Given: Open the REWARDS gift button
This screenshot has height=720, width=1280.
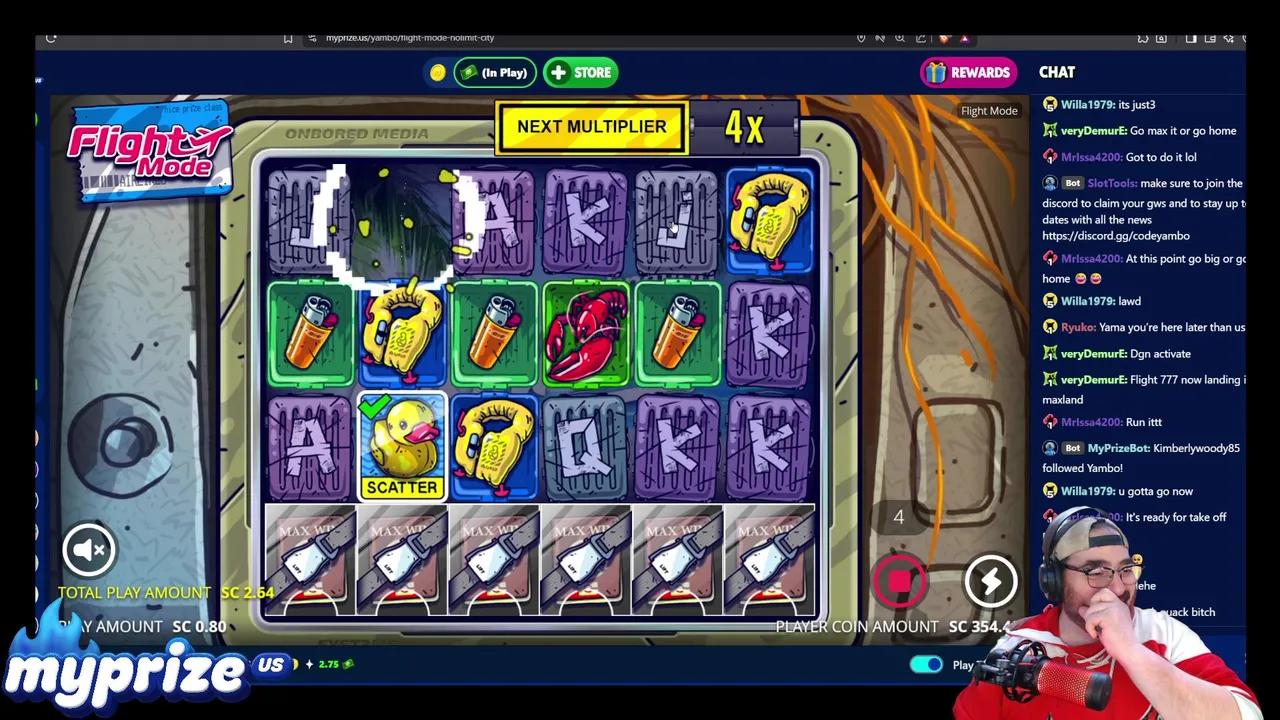Looking at the screenshot, I should click(968, 72).
